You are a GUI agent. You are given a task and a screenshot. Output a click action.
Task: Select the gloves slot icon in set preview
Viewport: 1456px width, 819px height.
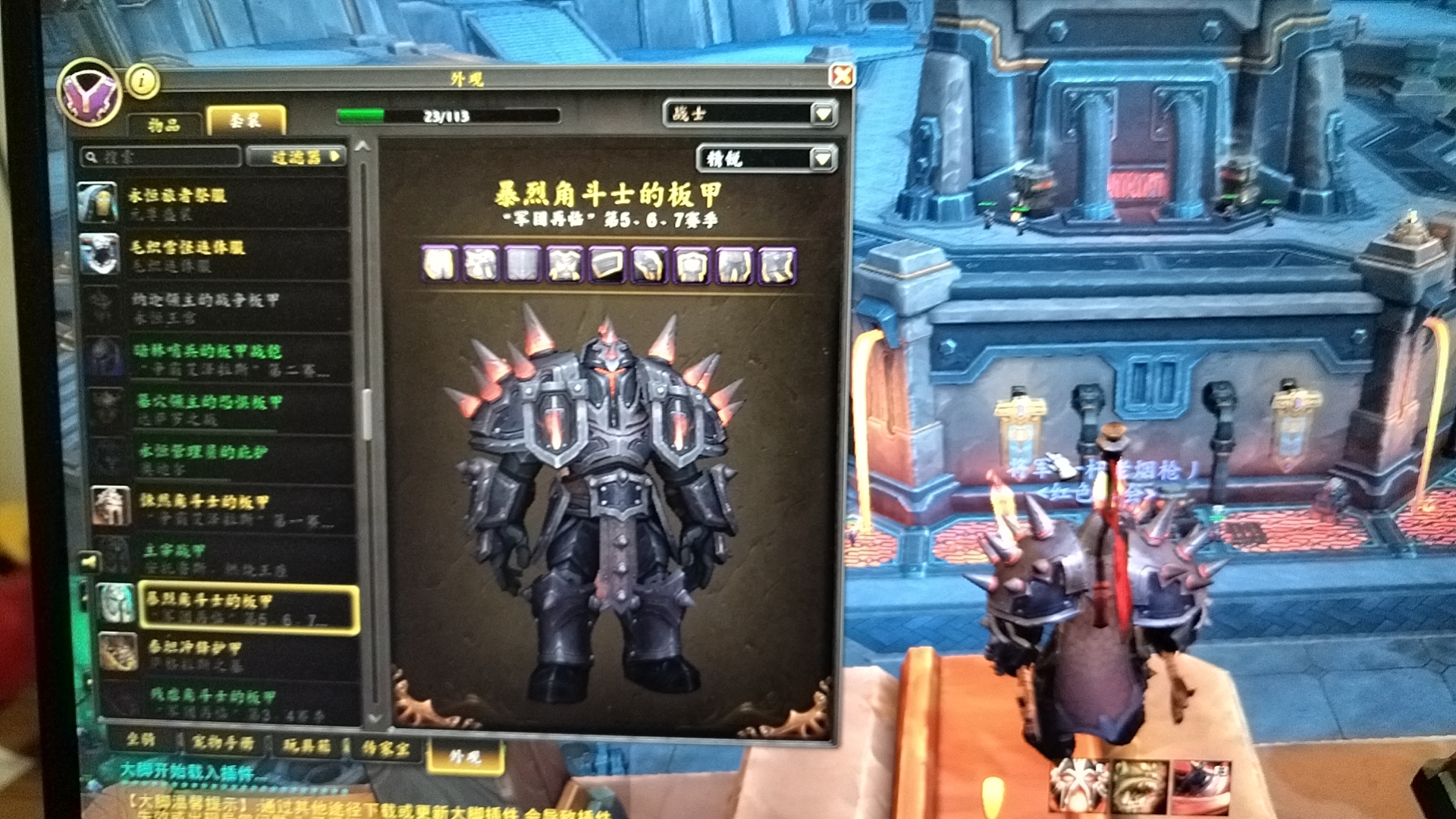[651, 265]
